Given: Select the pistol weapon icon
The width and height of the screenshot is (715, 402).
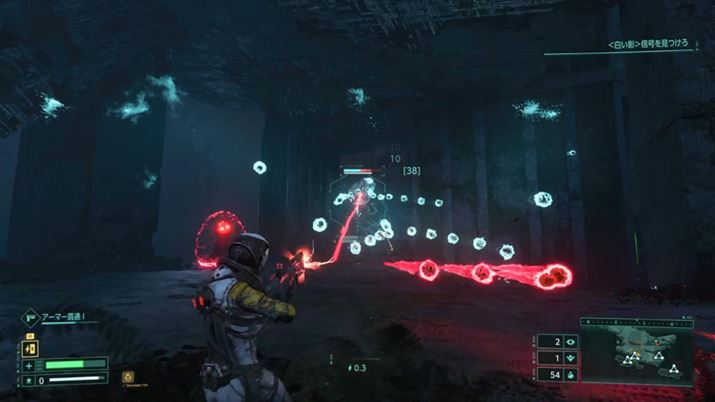Looking at the screenshot, I should 29,321.
